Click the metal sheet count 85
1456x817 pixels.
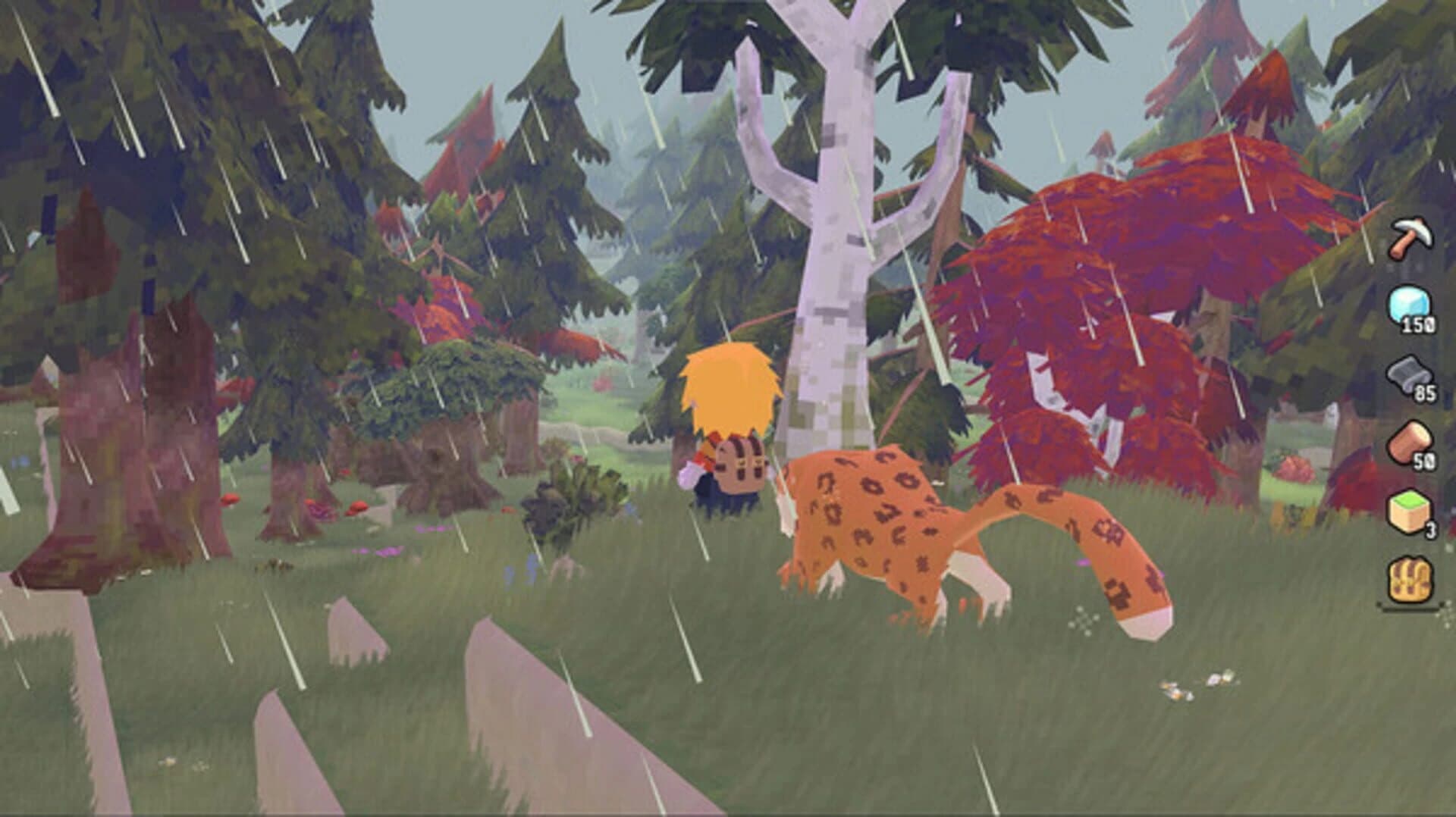coord(1424,393)
